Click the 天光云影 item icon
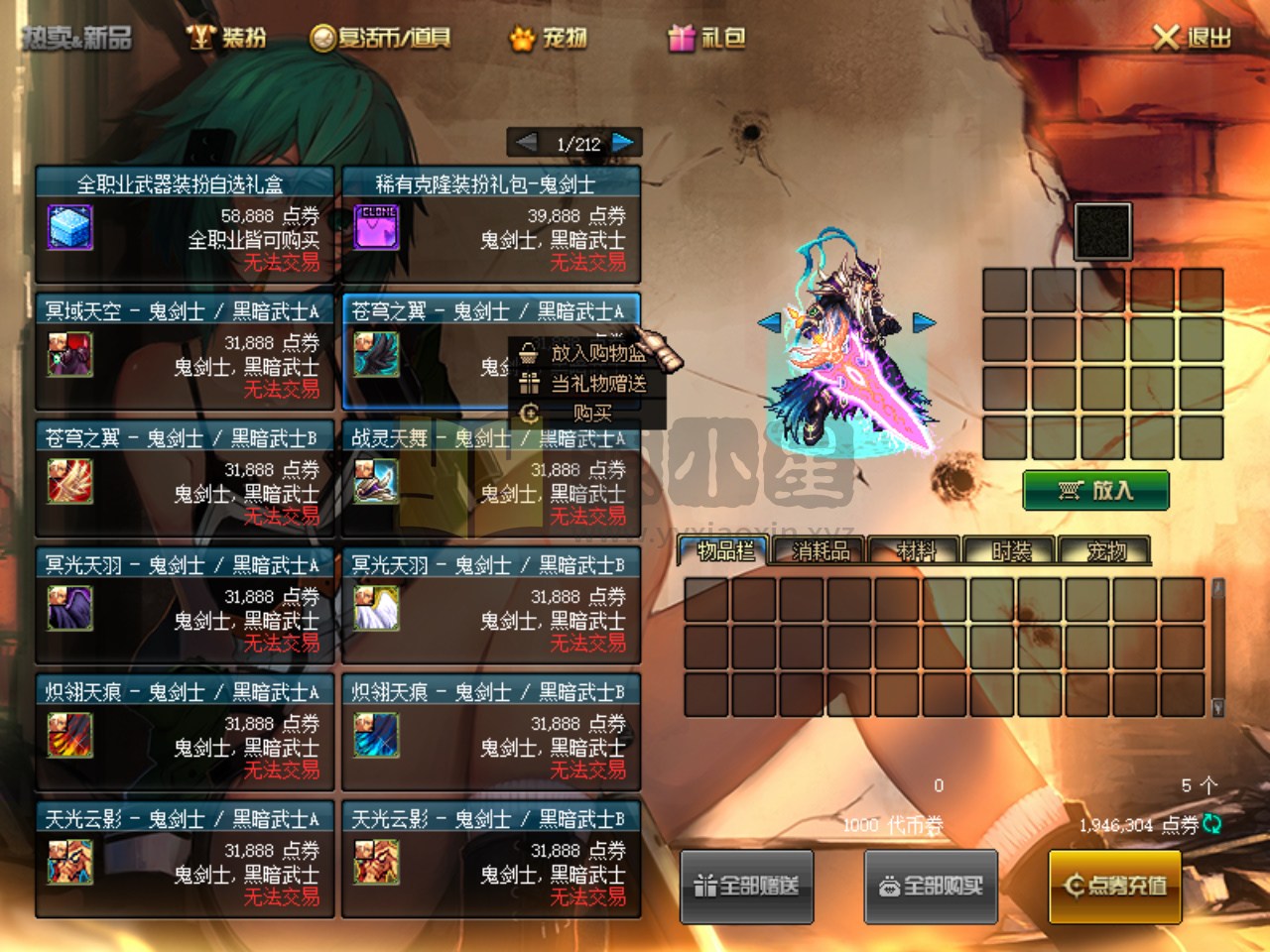1270x952 pixels. [x=69, y=865]
